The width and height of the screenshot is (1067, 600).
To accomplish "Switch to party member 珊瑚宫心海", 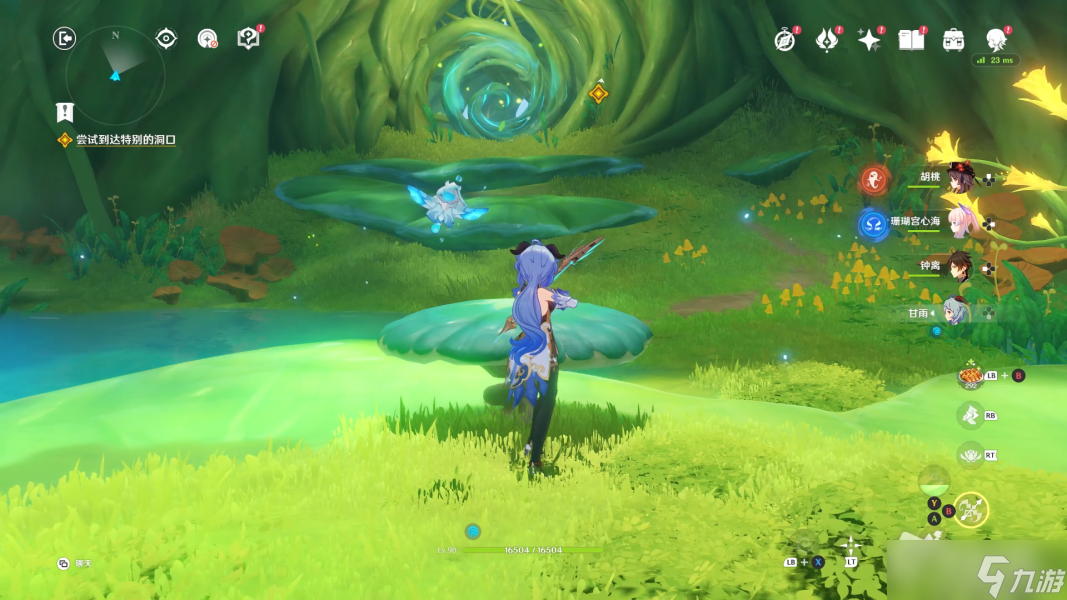I will click(960, 222).
